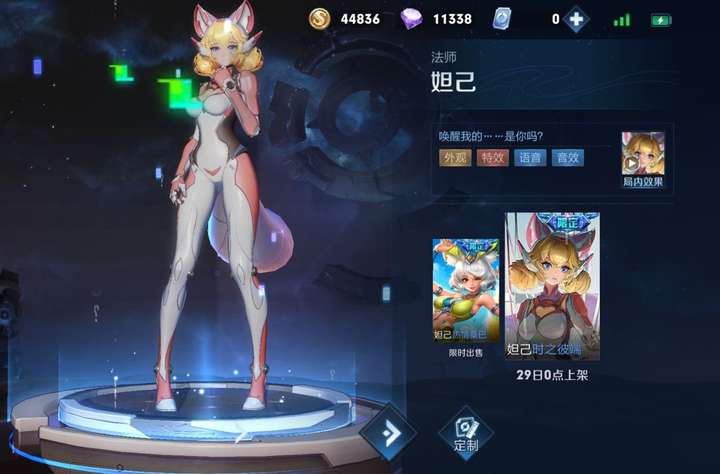This screenshot has height=474, width=720.
Task: Choose the 语音 tag
Action: tap(530, 157)
